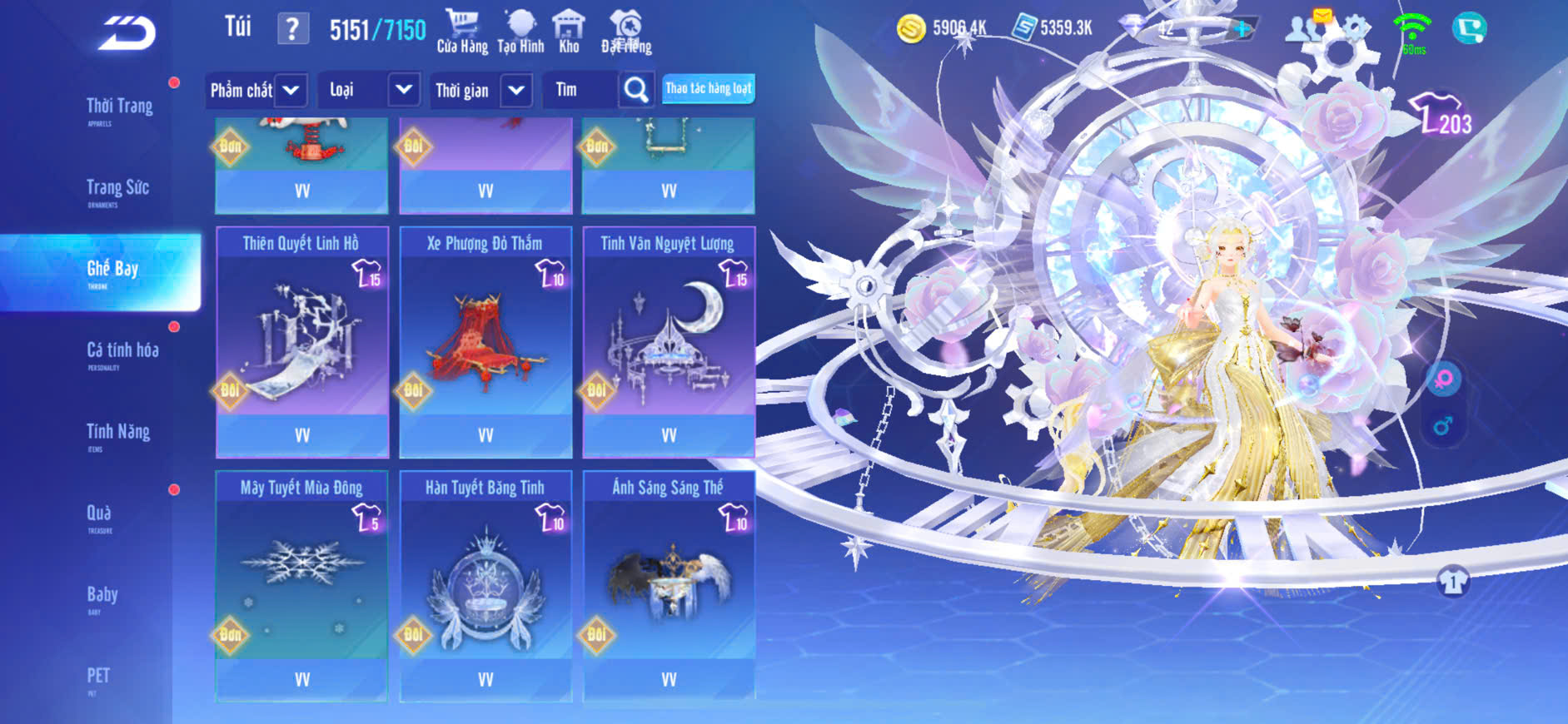This screenshot has width=1568, height=724.
Task: Switch to the Cá tính hóa tab
Action: click(122, 351)
